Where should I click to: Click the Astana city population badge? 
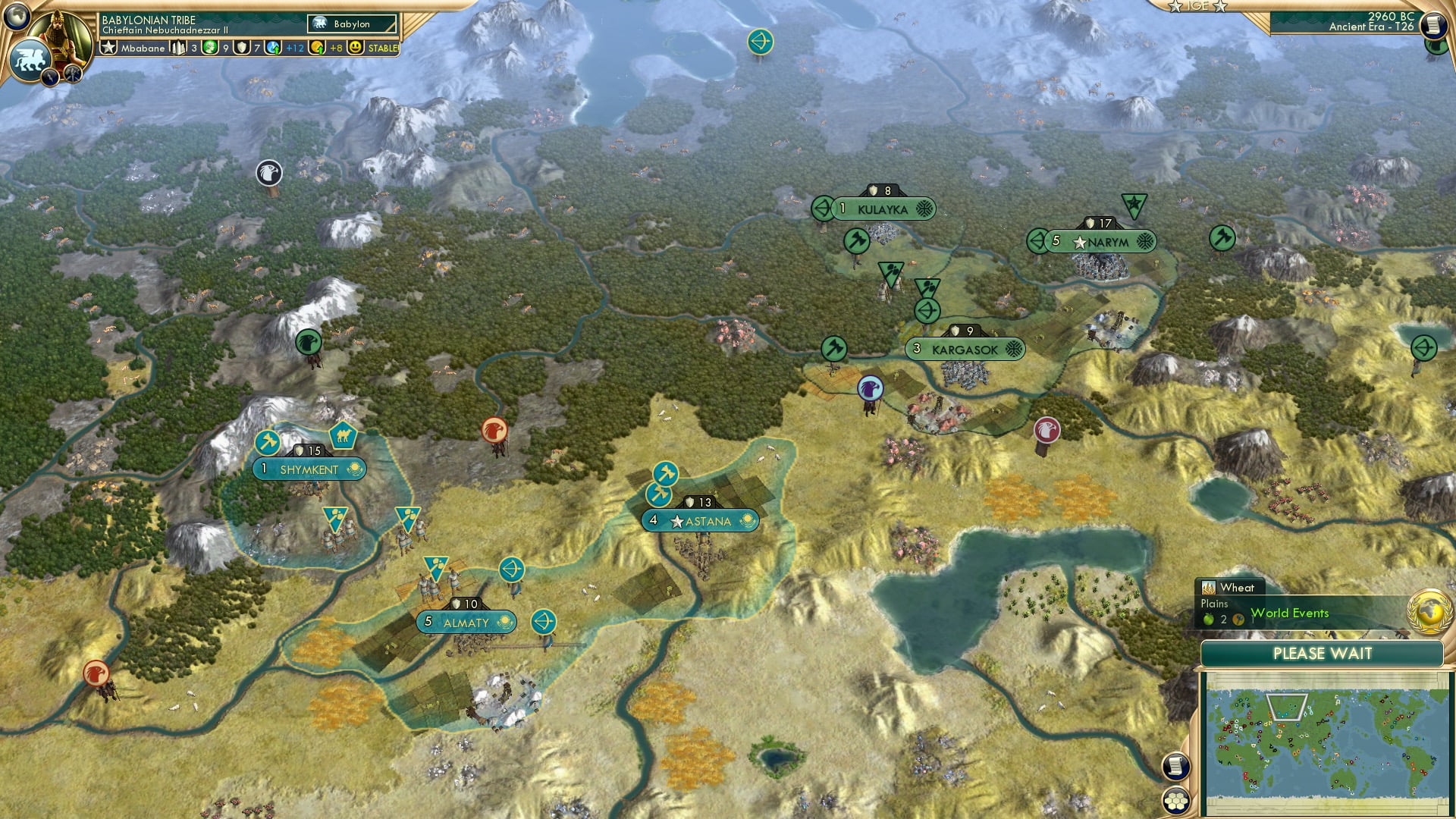654,521
